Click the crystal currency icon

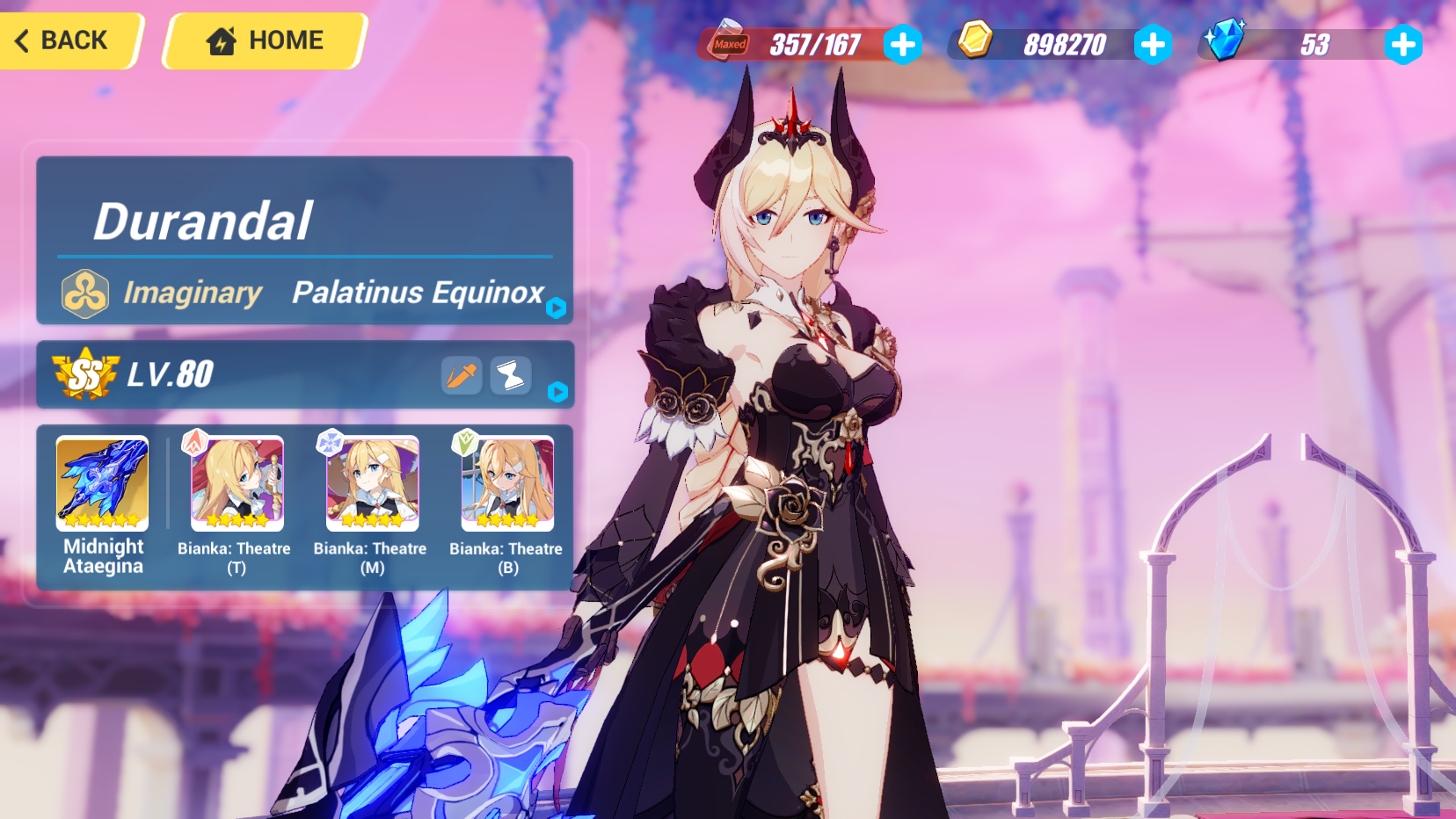click(1227, 39)
